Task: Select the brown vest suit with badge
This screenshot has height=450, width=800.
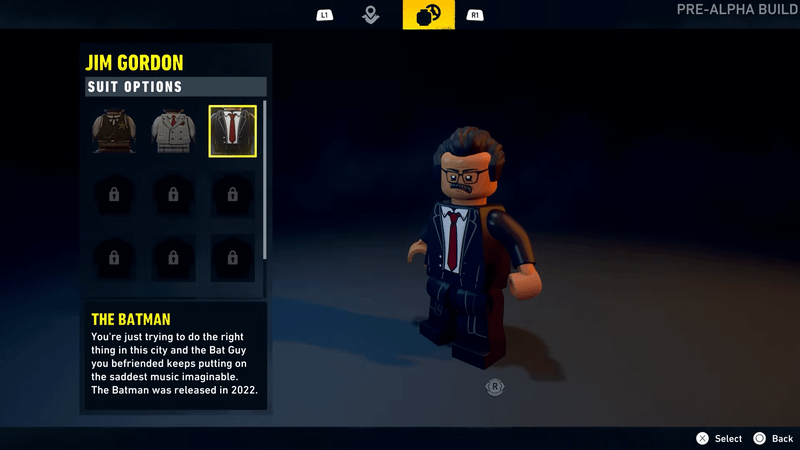Action: [113, 132]
